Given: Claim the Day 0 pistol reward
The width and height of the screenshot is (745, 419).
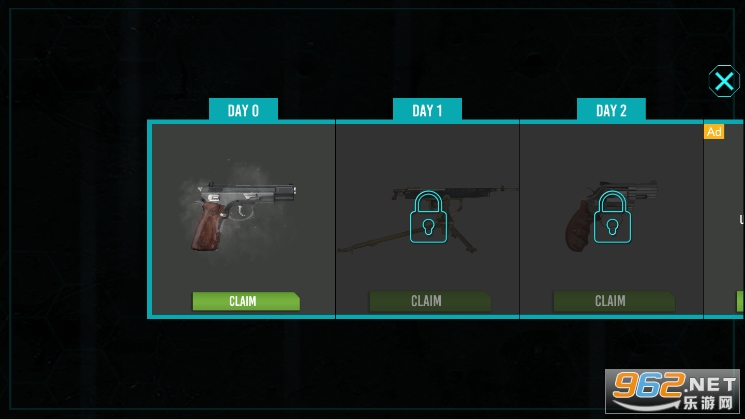Looking at the screenshot, I should click(x=245, y=301).
